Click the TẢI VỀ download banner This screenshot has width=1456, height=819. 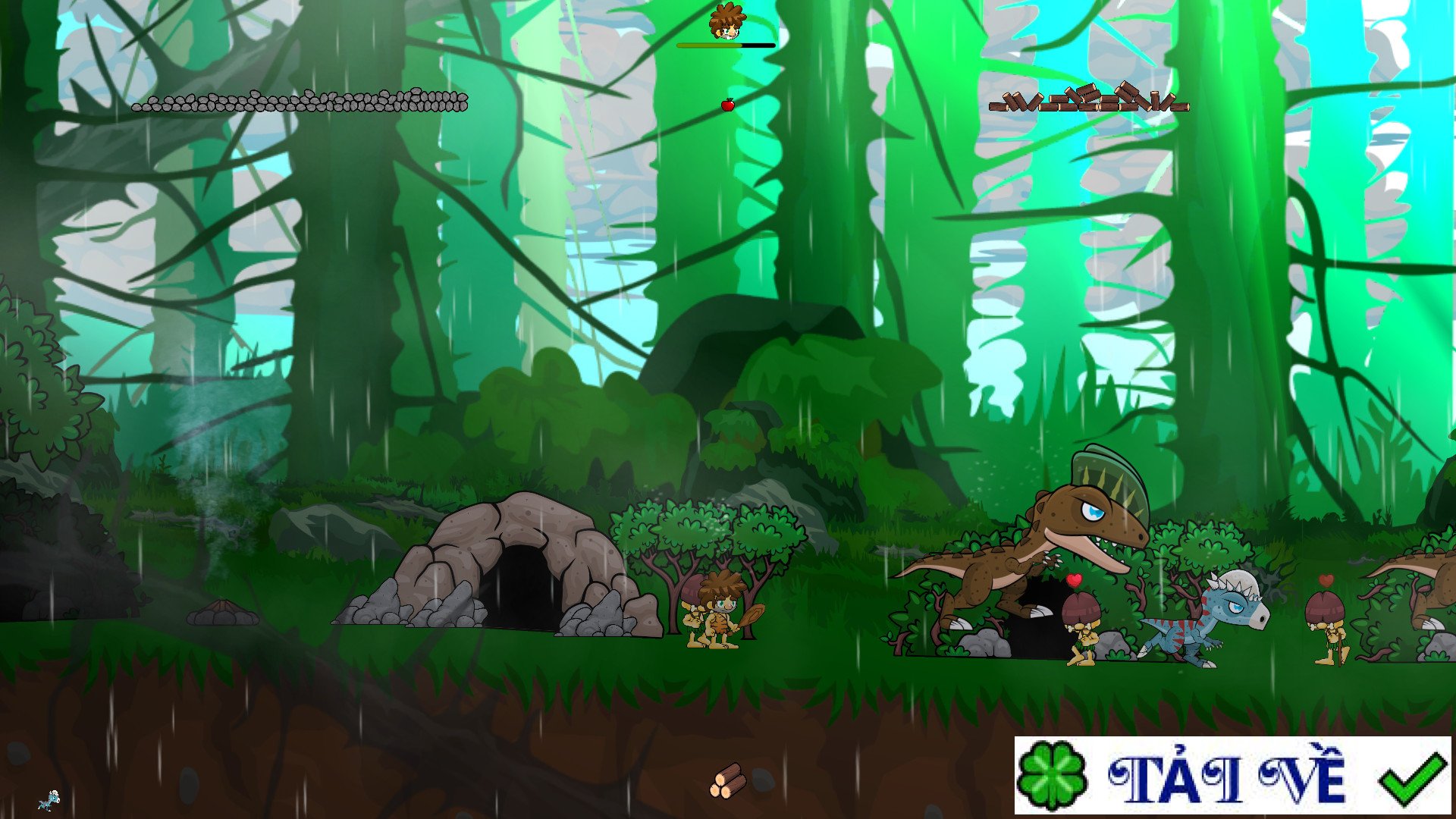[x=1232, y=775]
